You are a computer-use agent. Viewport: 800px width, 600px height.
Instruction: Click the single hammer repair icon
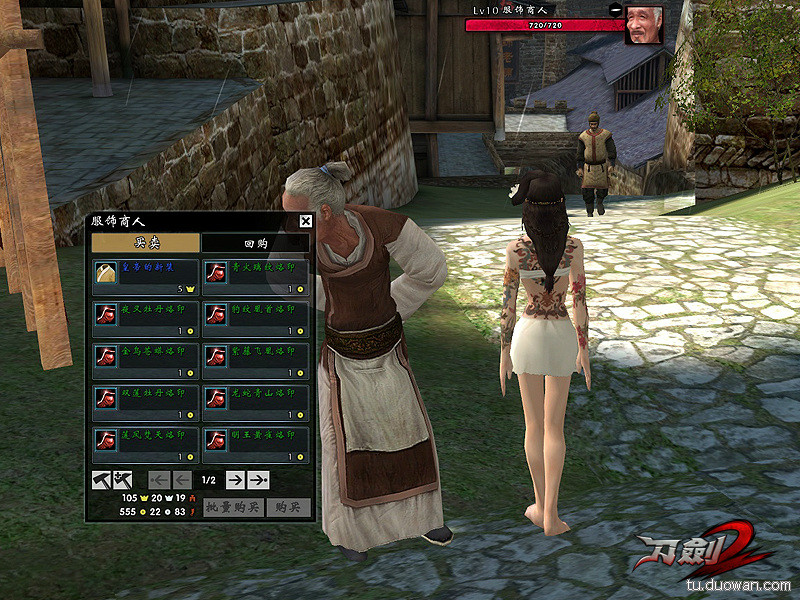(100, 480)
